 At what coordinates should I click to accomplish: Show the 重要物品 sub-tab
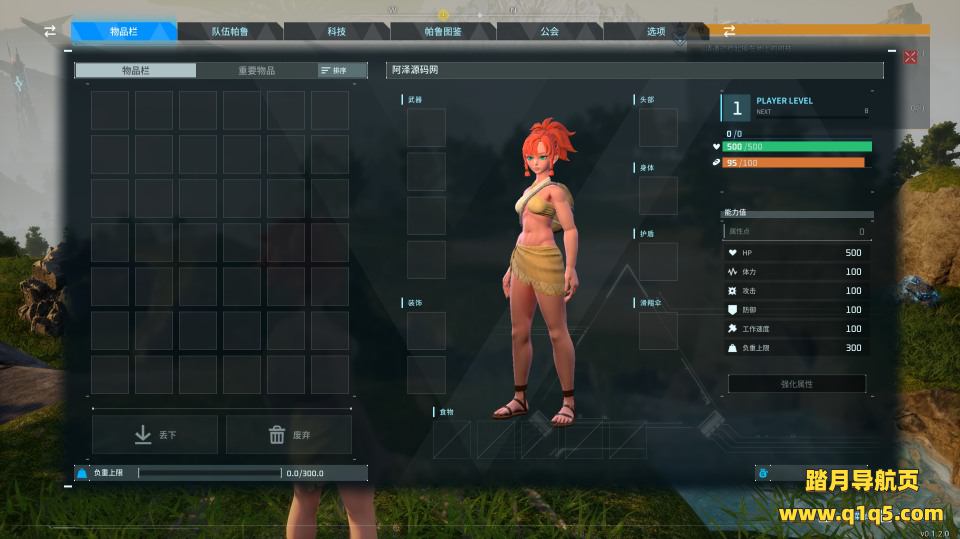(x=256, y=71)
